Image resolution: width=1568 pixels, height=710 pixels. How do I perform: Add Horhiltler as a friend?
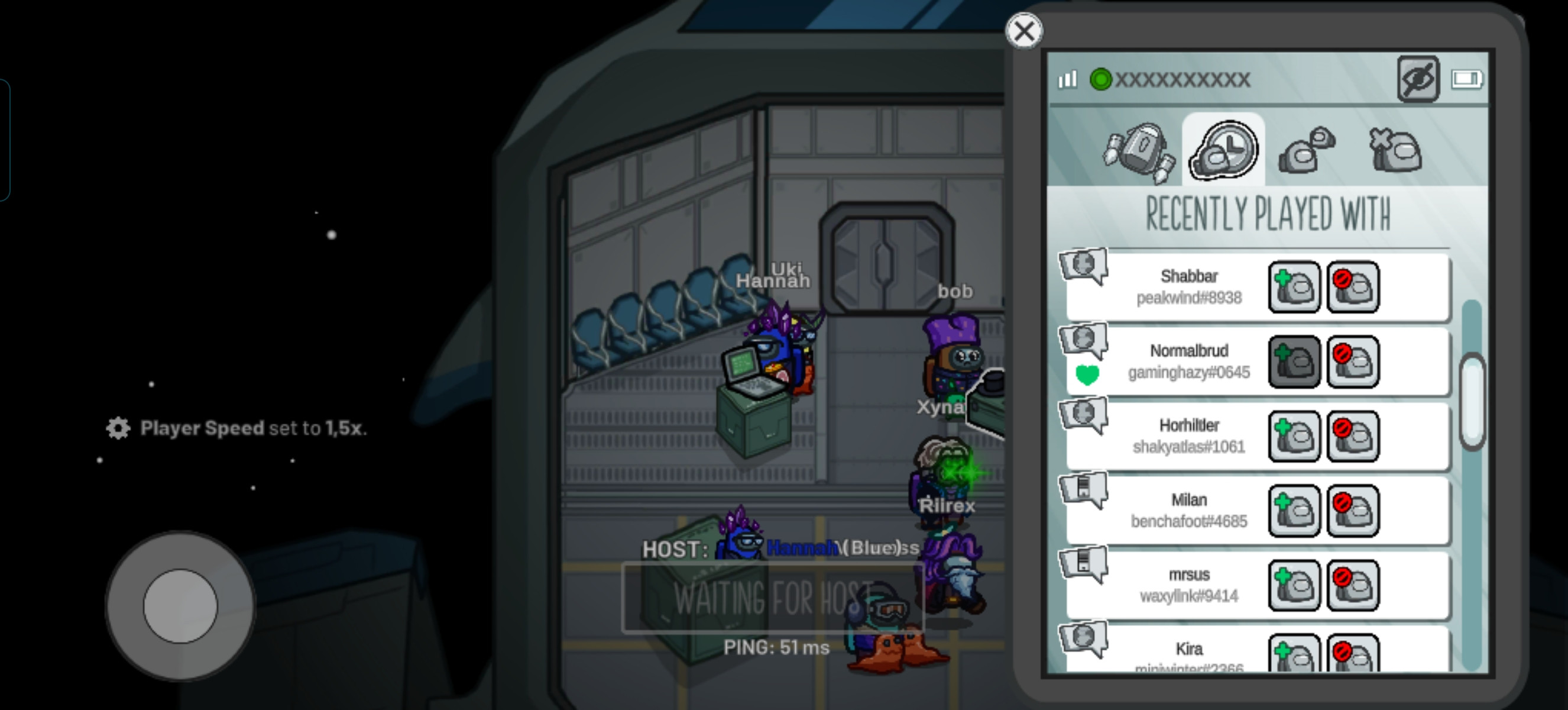coord(1294,437)
